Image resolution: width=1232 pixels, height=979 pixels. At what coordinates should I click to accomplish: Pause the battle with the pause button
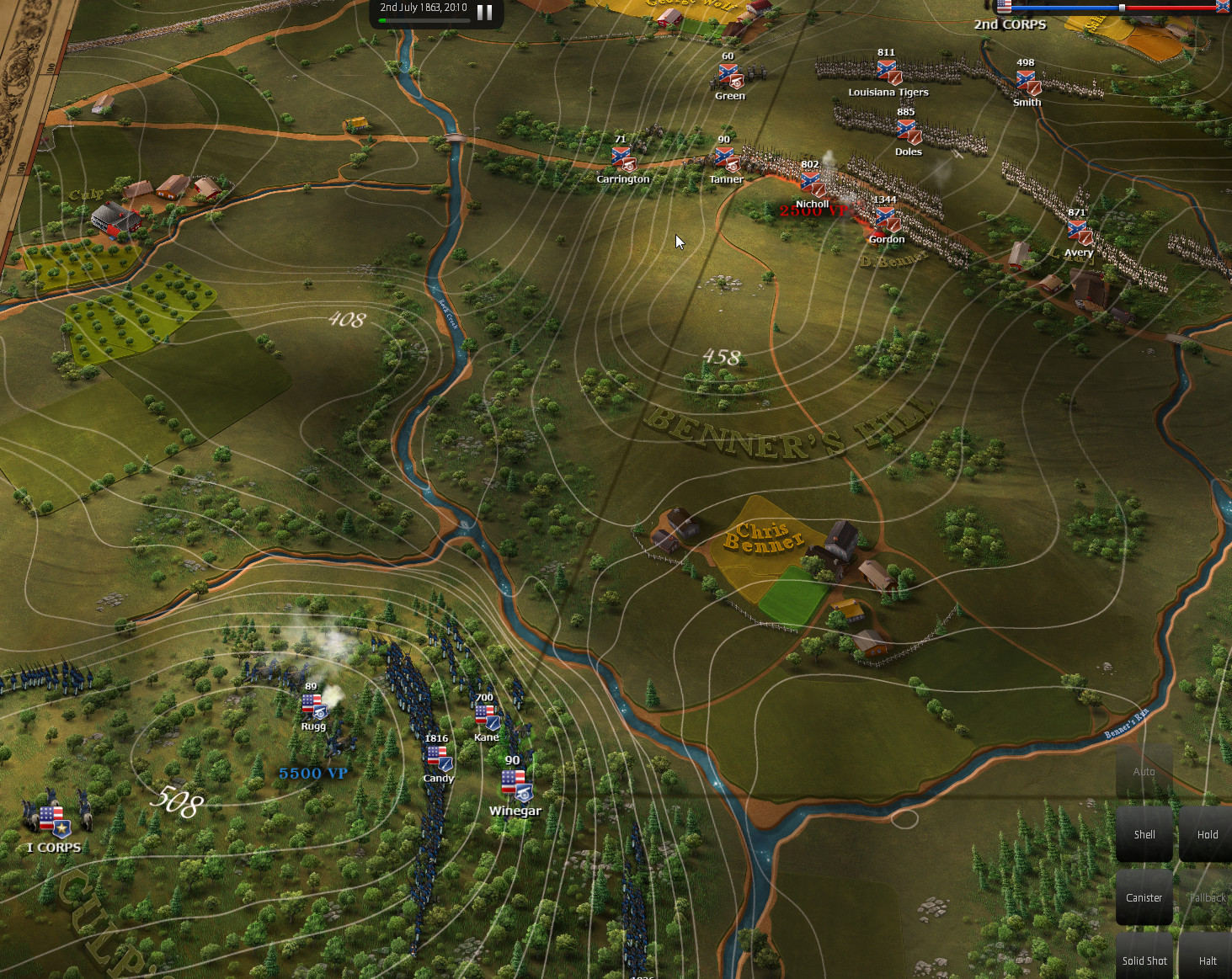click(x=484, y=12)
